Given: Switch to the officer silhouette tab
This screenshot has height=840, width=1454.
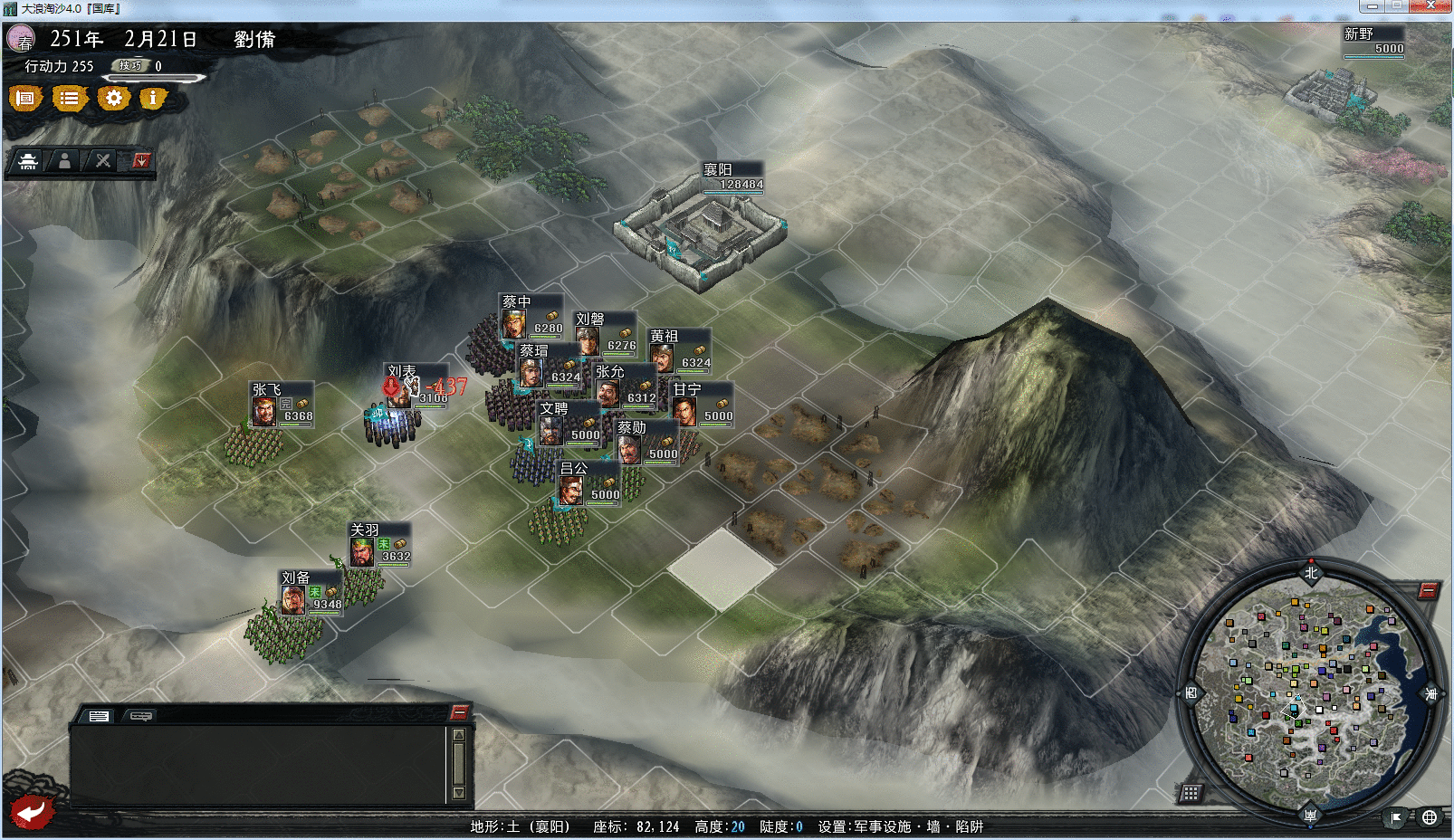Looking at the screenshot, I should pos(64,161).
